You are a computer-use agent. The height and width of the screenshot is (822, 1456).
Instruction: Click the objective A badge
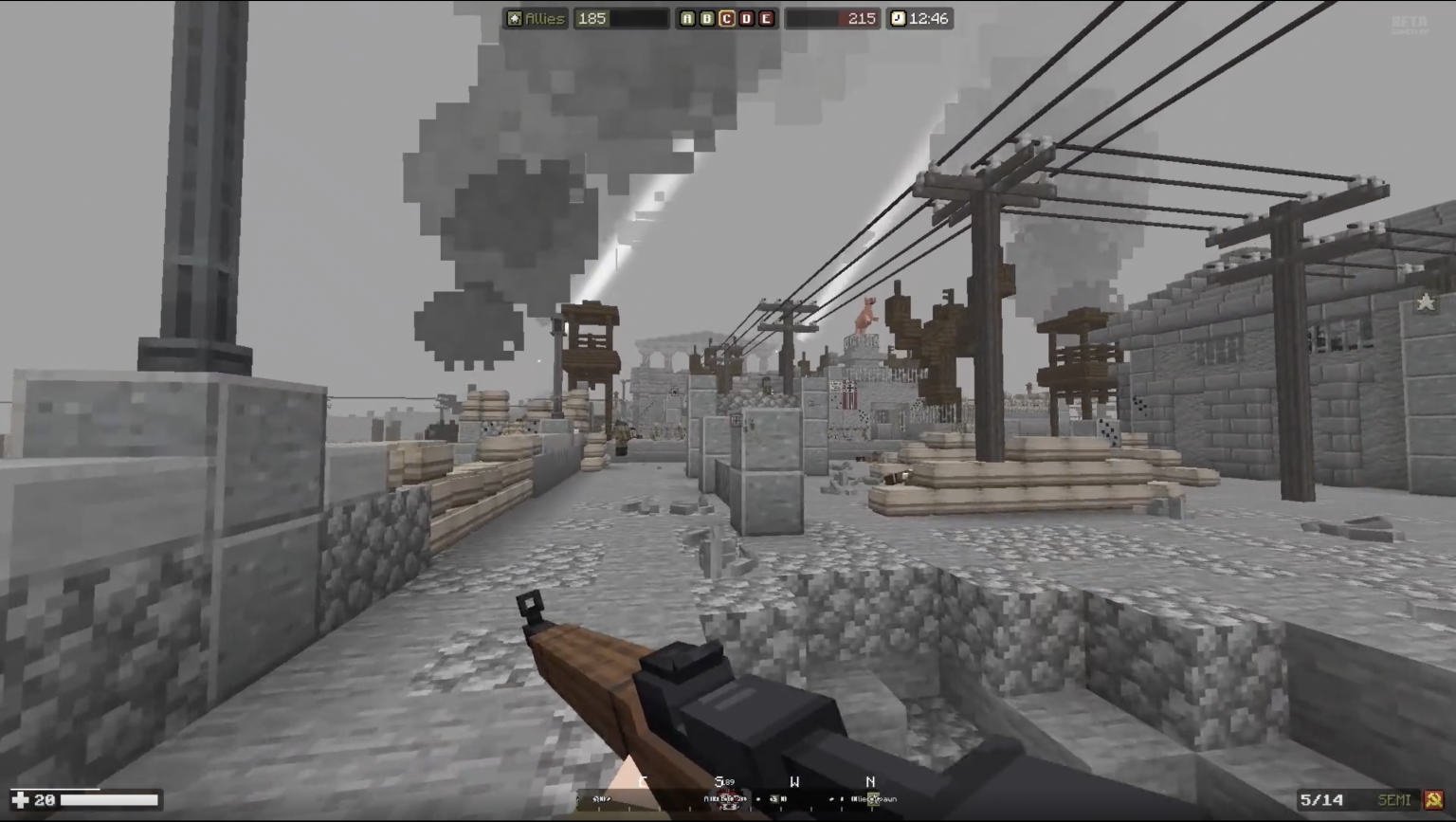click(686, 18)
